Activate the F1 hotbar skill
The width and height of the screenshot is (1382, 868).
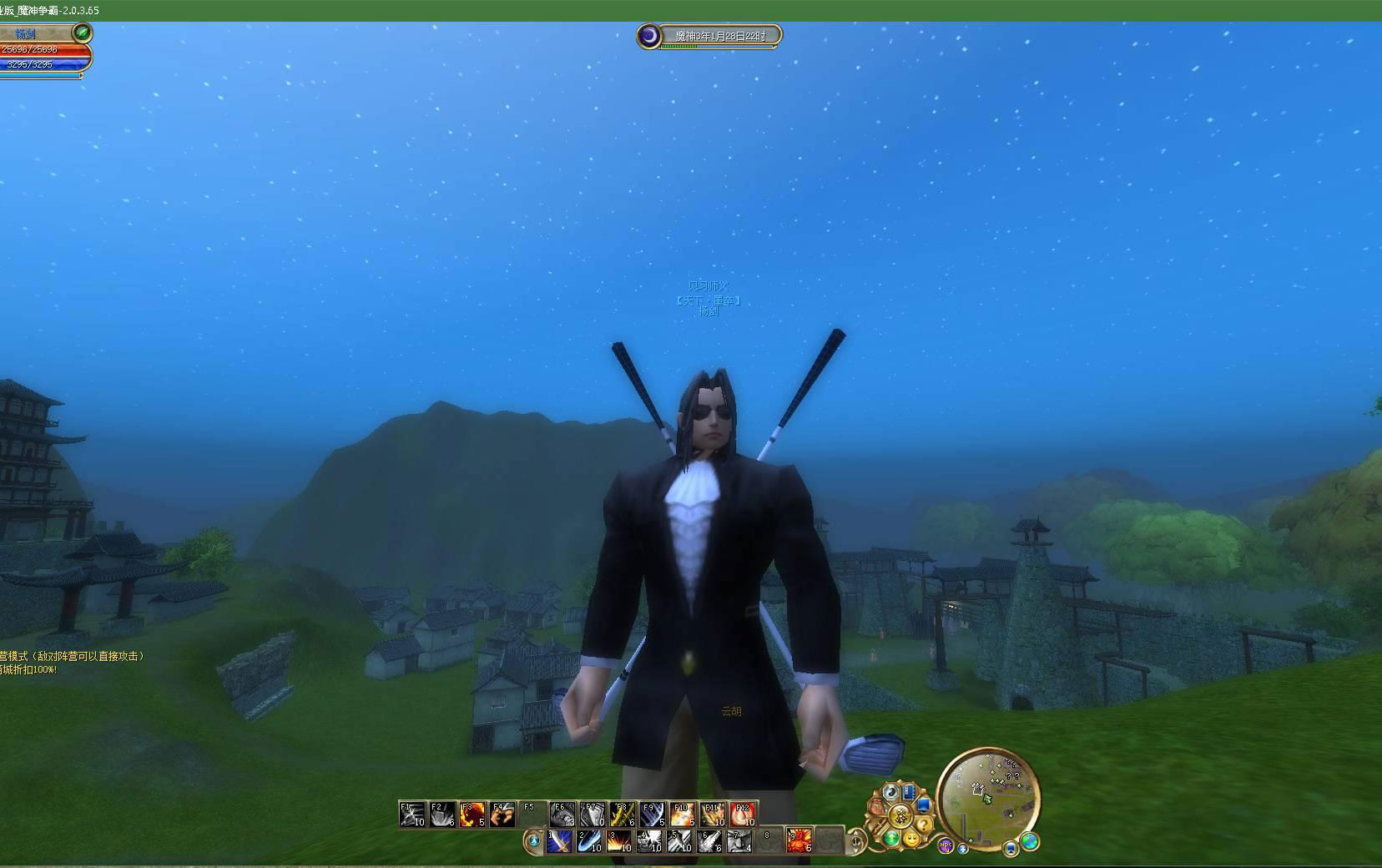click(412, 814)
